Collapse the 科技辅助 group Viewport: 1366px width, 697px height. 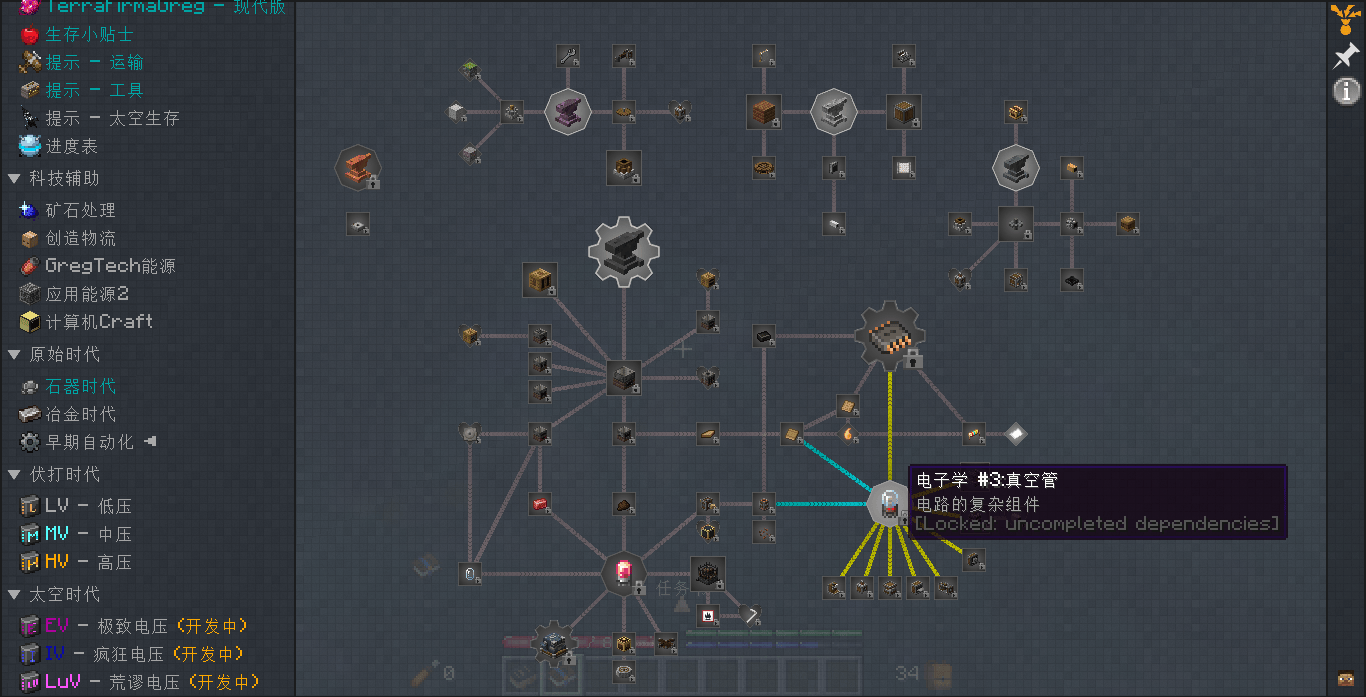pos(14,178)
